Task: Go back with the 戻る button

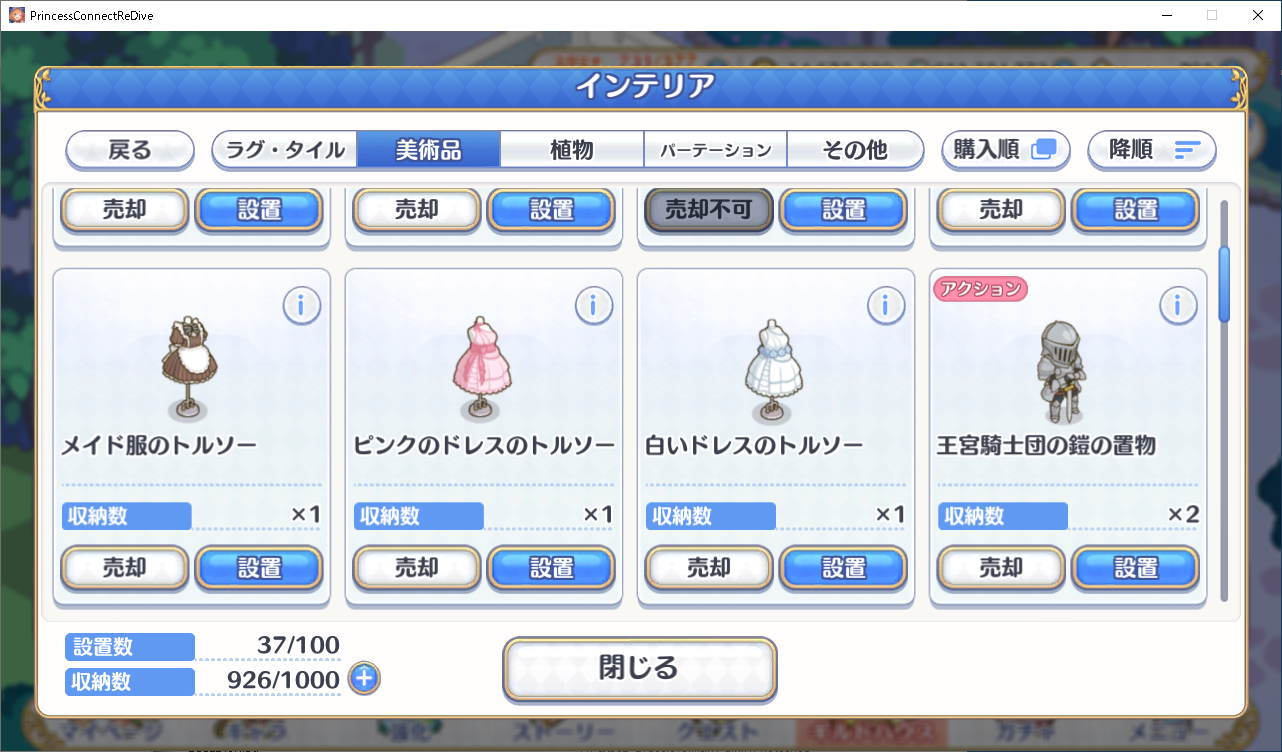Action: pyautogui.click(x=130, y=150)
